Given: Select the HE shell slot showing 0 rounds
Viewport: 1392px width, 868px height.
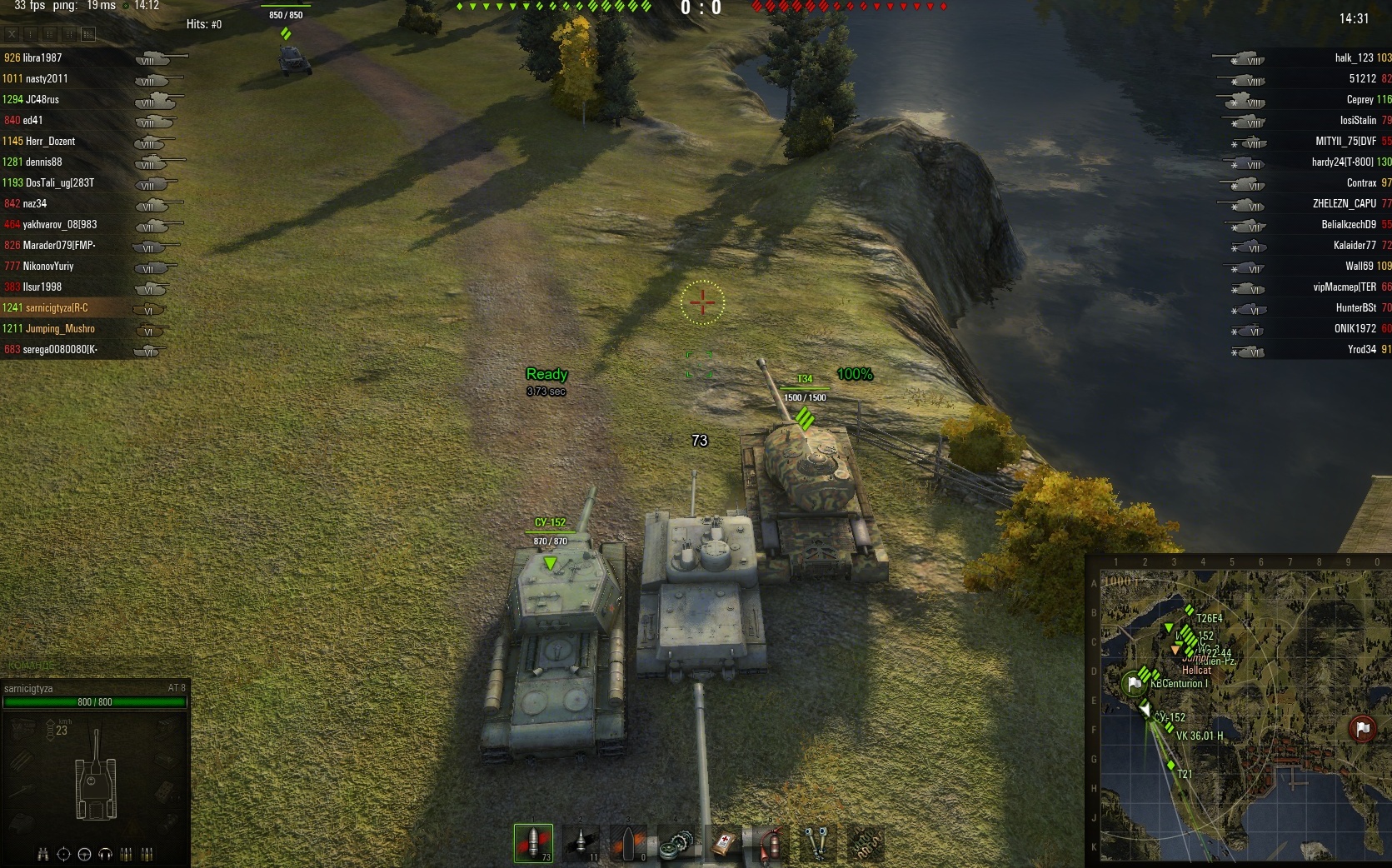Looking at the screenshot, I should tap(629, 843).
